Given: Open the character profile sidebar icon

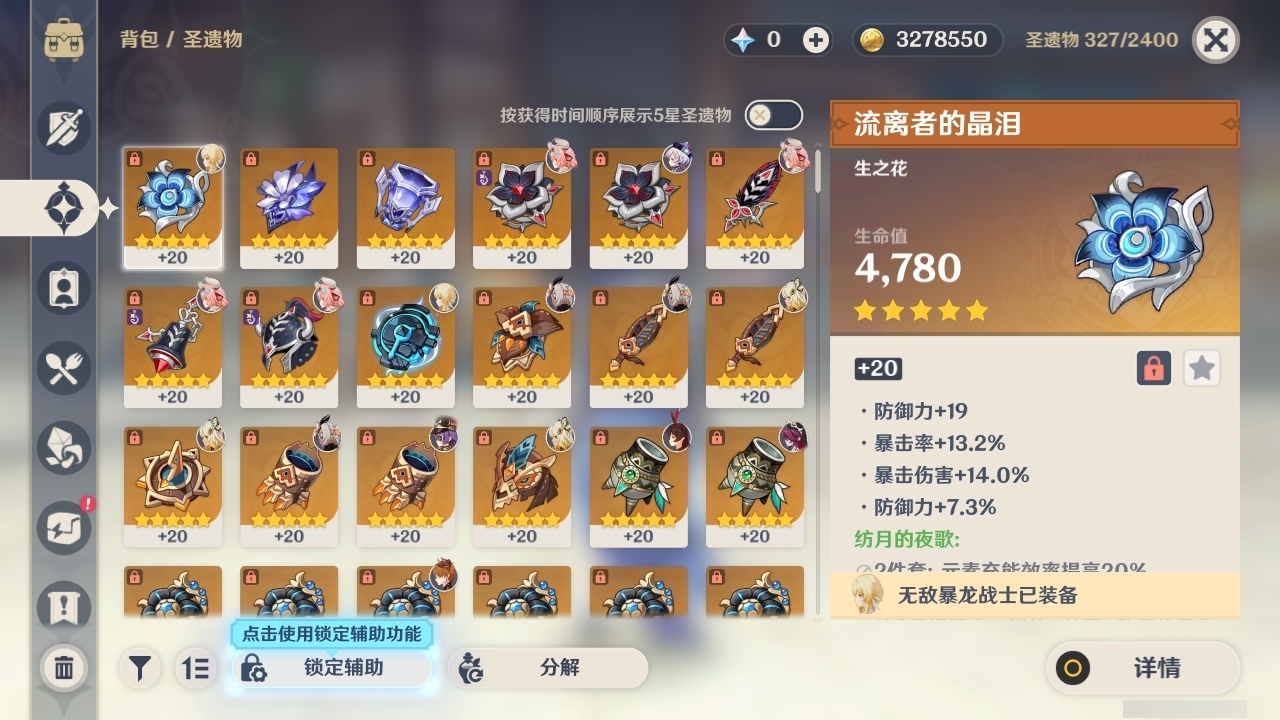Looking at the screenshot, I should [x=63, y=288].
